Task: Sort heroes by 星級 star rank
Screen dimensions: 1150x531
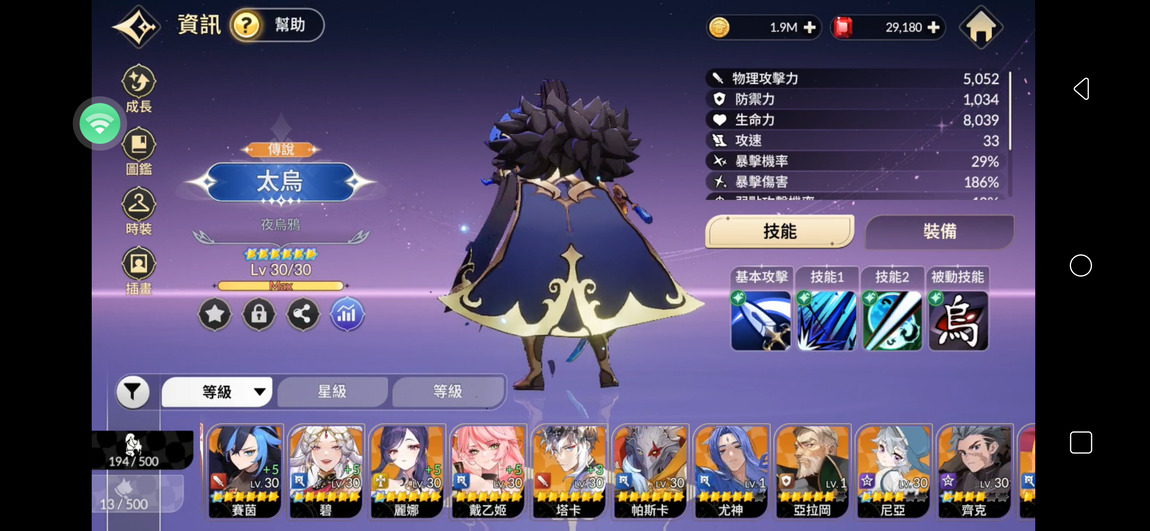Action: point(332,392)
